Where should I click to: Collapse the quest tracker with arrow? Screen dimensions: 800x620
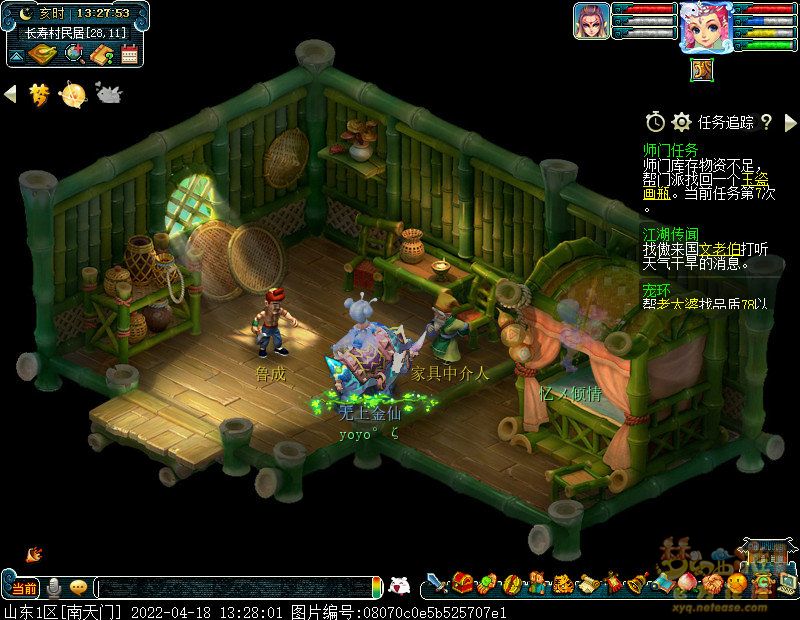tap(790, 122)
